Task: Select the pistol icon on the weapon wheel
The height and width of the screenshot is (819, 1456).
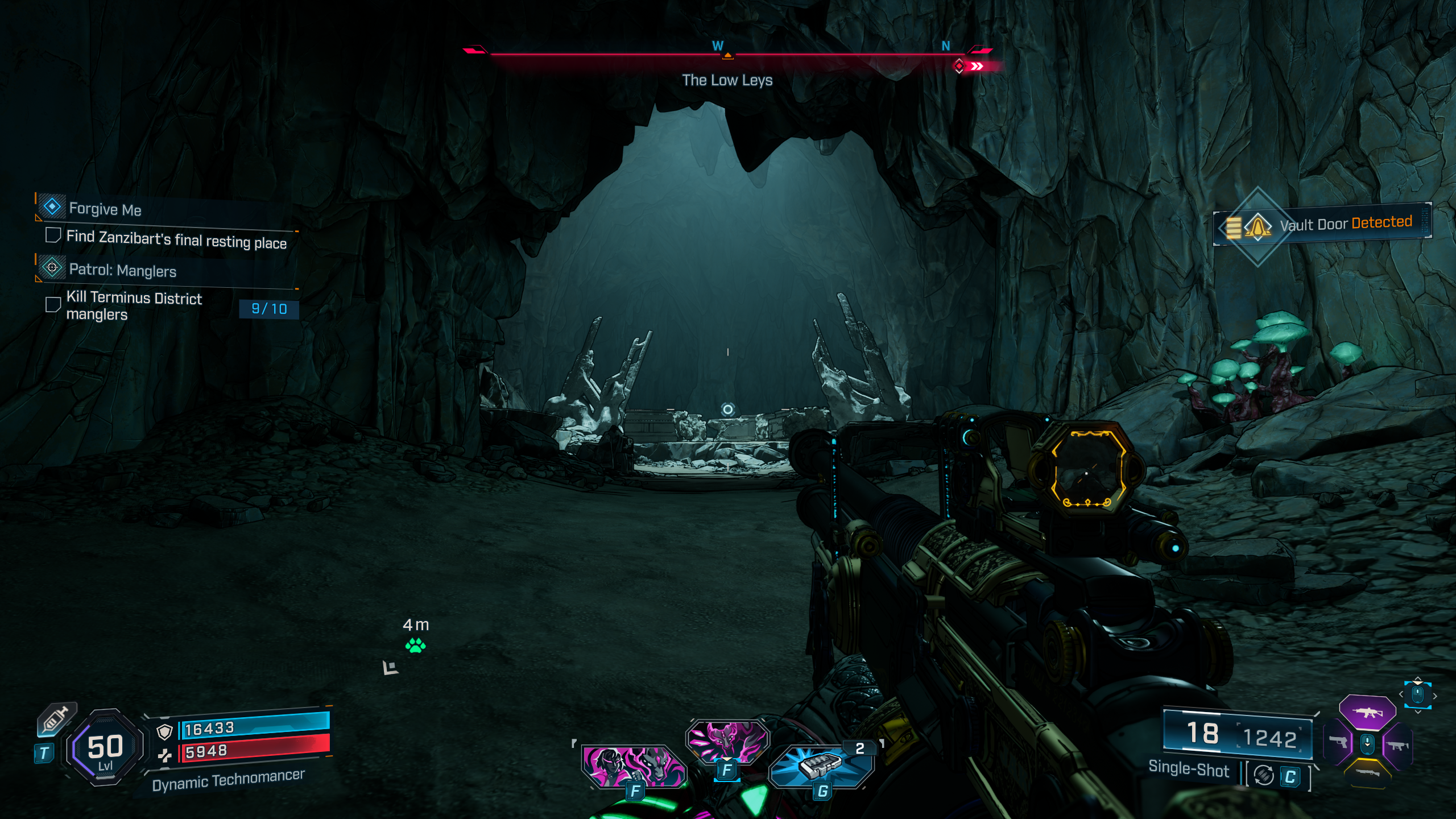Action: pyautogui.click(x=1338, y=742)
